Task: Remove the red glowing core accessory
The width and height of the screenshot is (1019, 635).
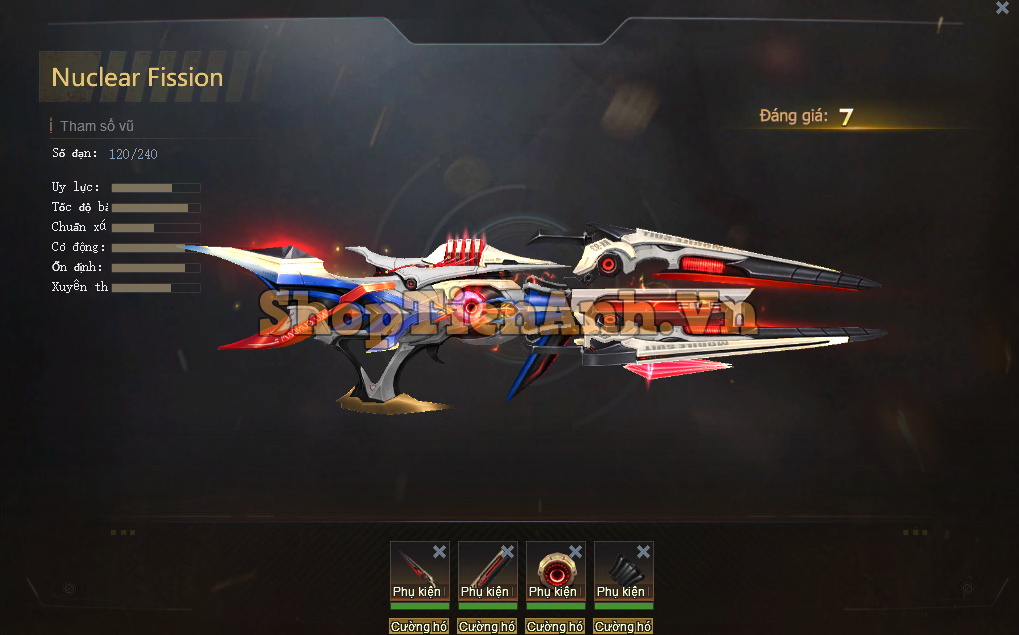Action: [x=575, y=552]
